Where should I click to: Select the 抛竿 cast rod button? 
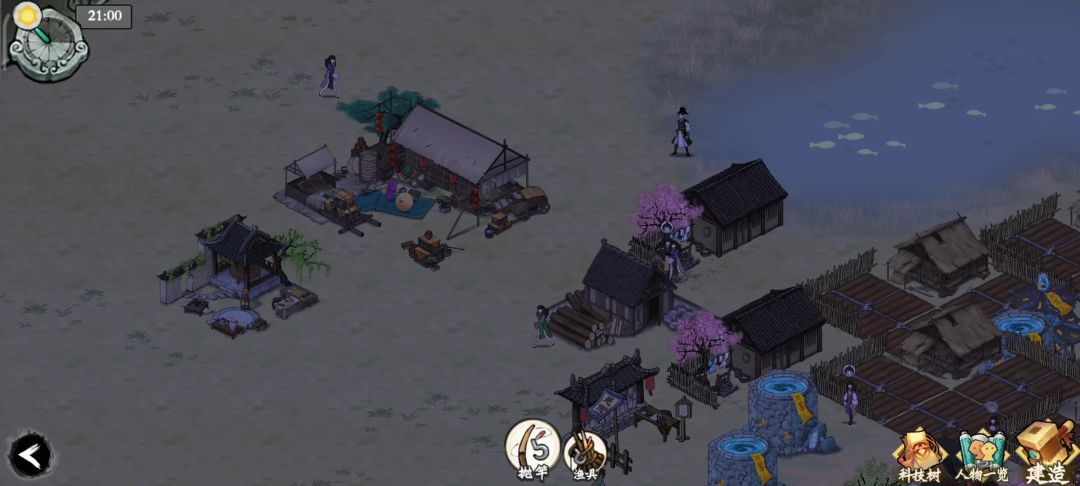pyautogui.click(x=532, y=447)
